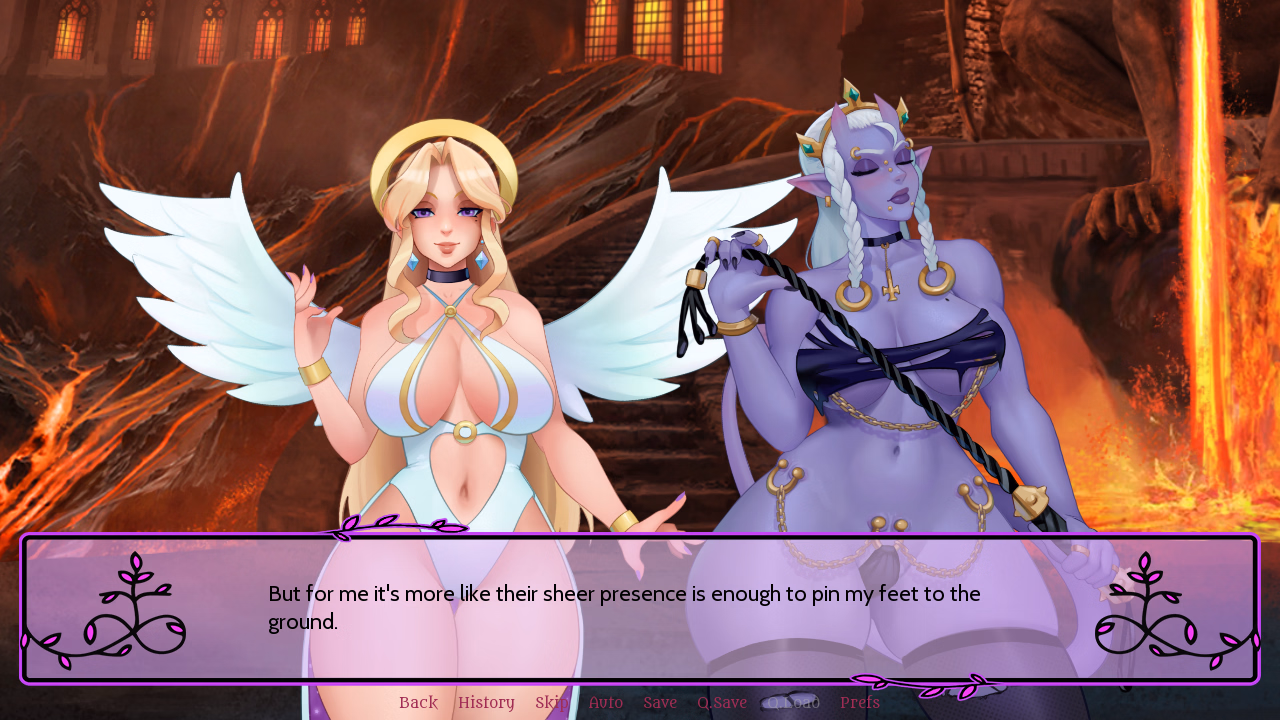This screenshot has height=720, width=1280.
Task: Open the Prefs settings screen
Action: pyautogui.click(x=859, y=702)
